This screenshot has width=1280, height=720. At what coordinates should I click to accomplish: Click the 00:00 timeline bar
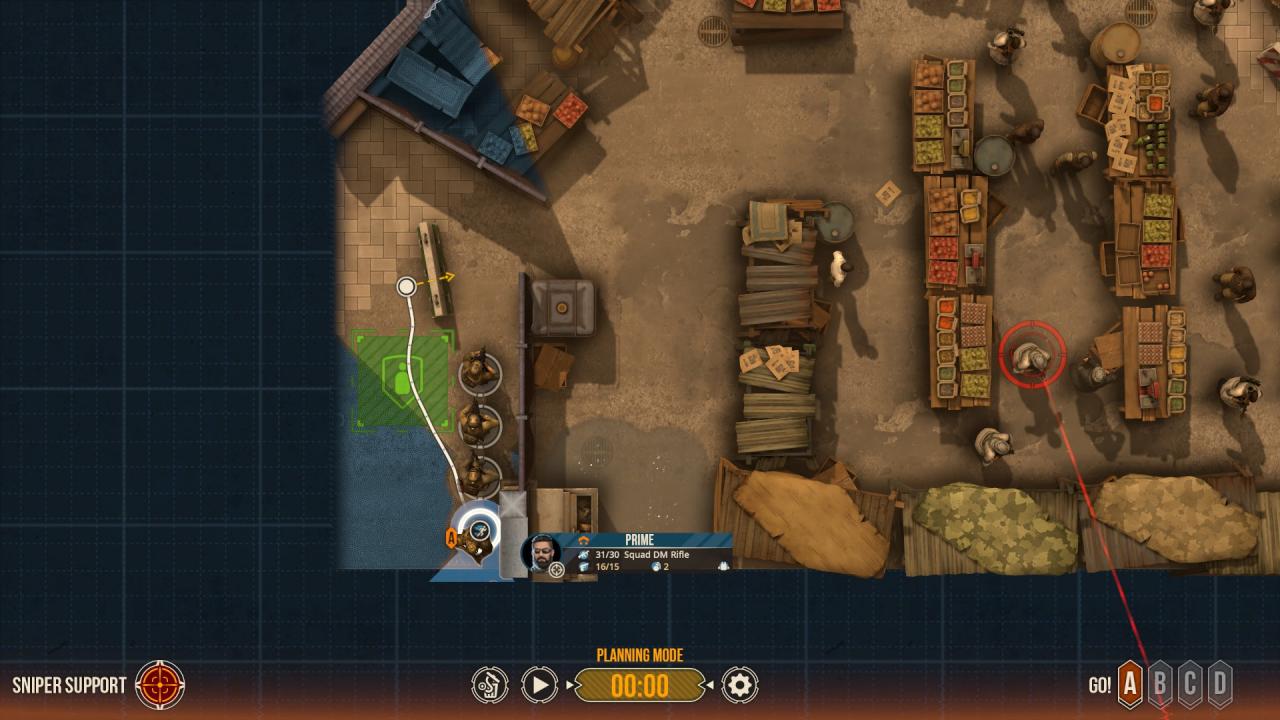pos(642,684)
